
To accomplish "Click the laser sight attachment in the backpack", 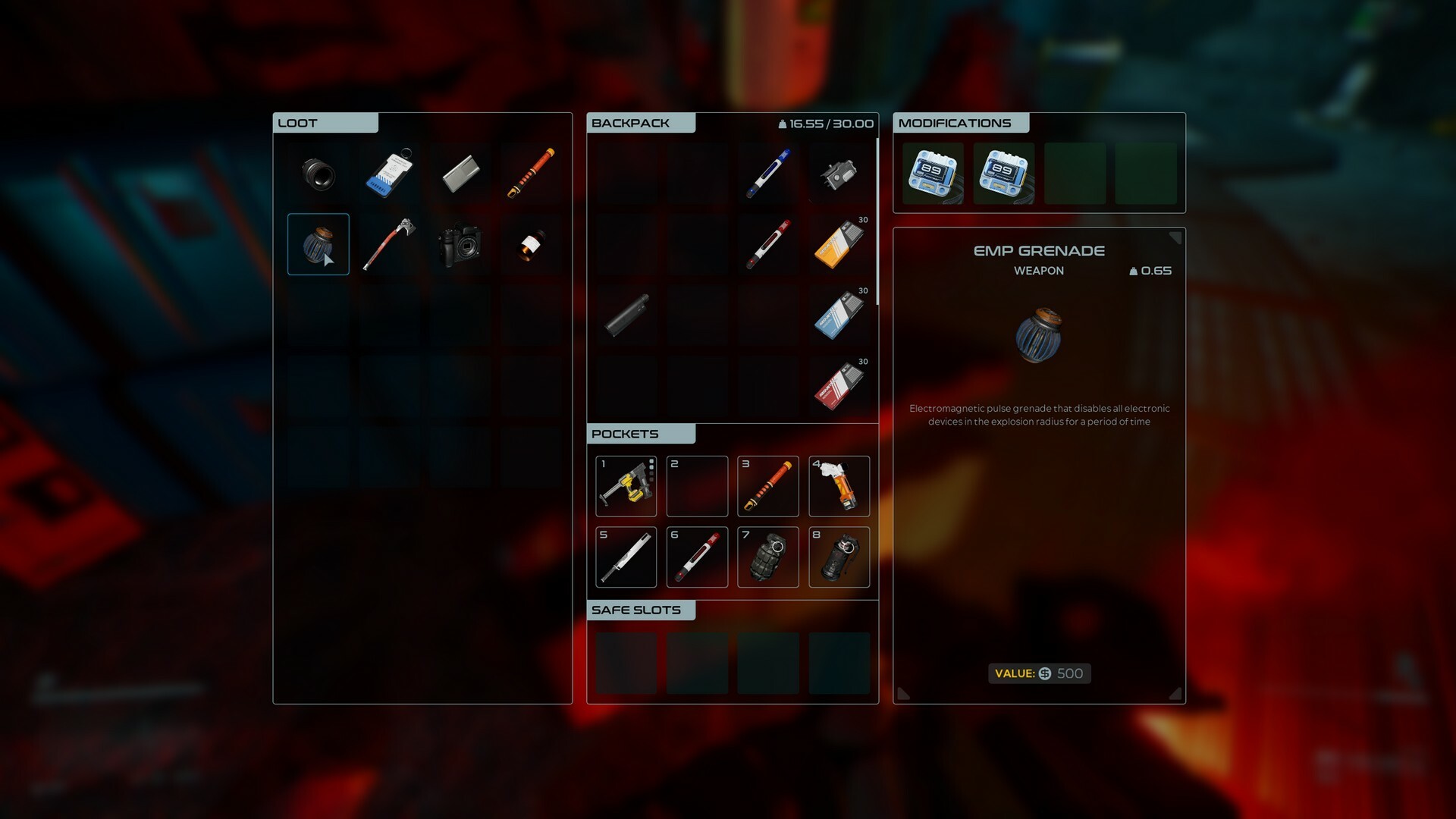I will 839,173.
